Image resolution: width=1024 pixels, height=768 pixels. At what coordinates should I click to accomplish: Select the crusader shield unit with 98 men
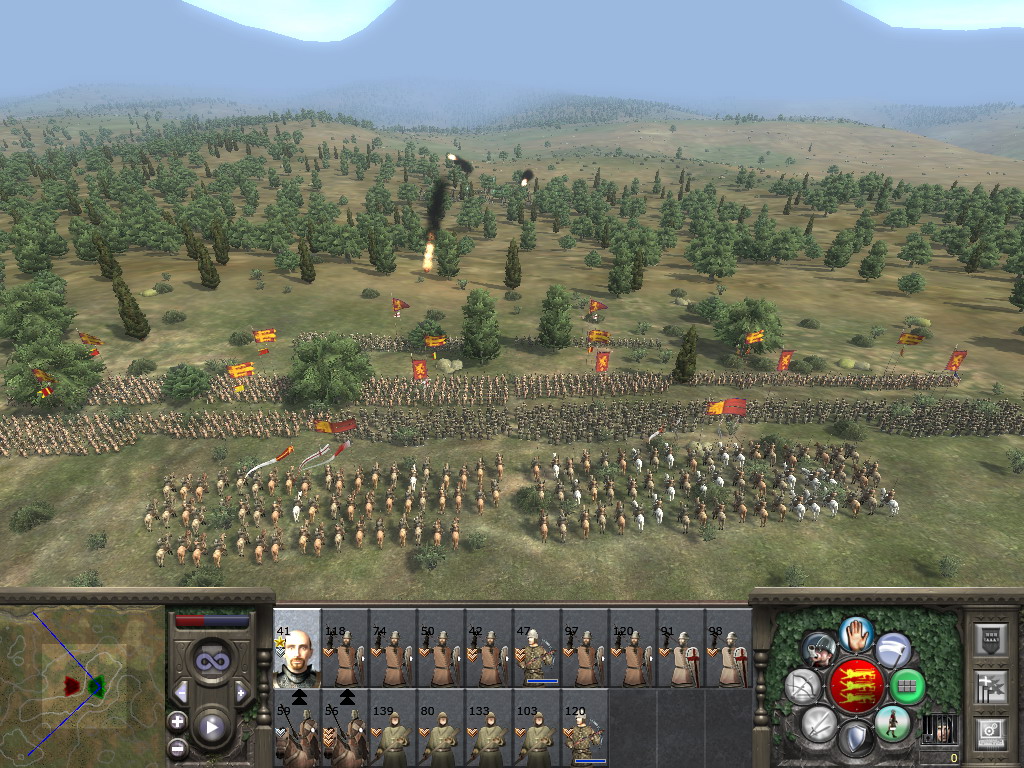[728, 647]
